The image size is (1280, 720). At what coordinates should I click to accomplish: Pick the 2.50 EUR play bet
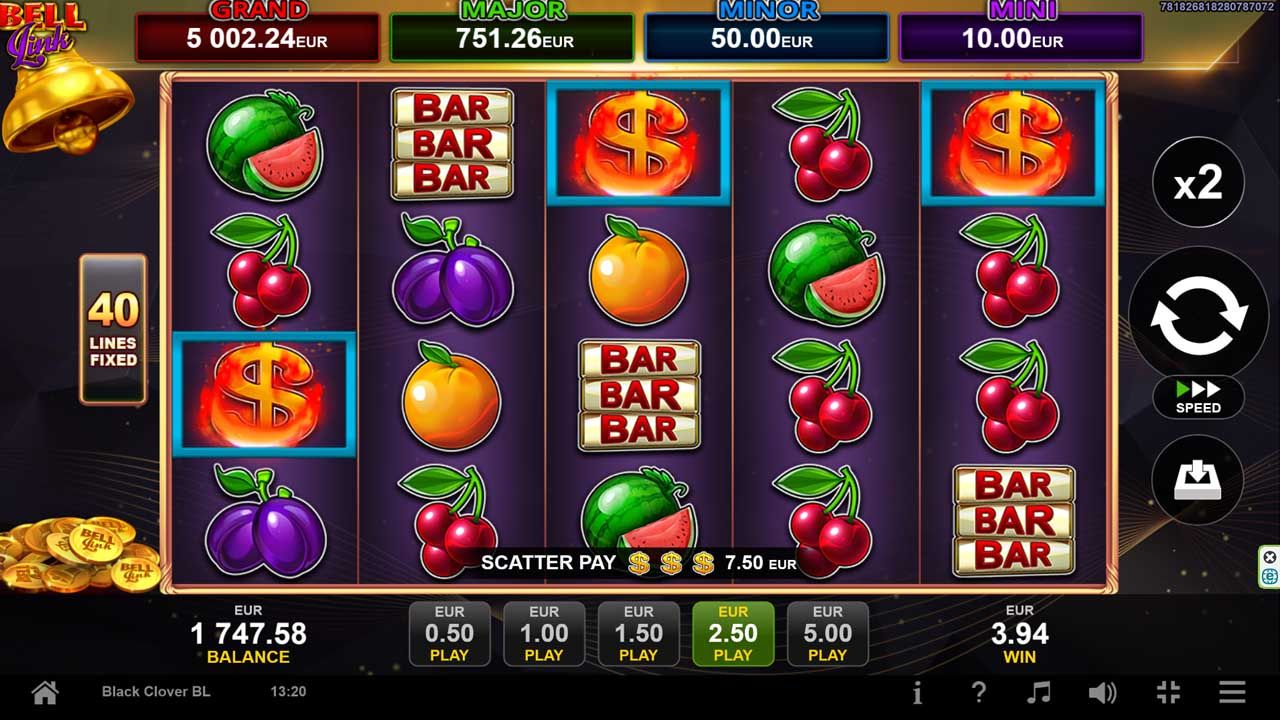(x=733, y=634)
